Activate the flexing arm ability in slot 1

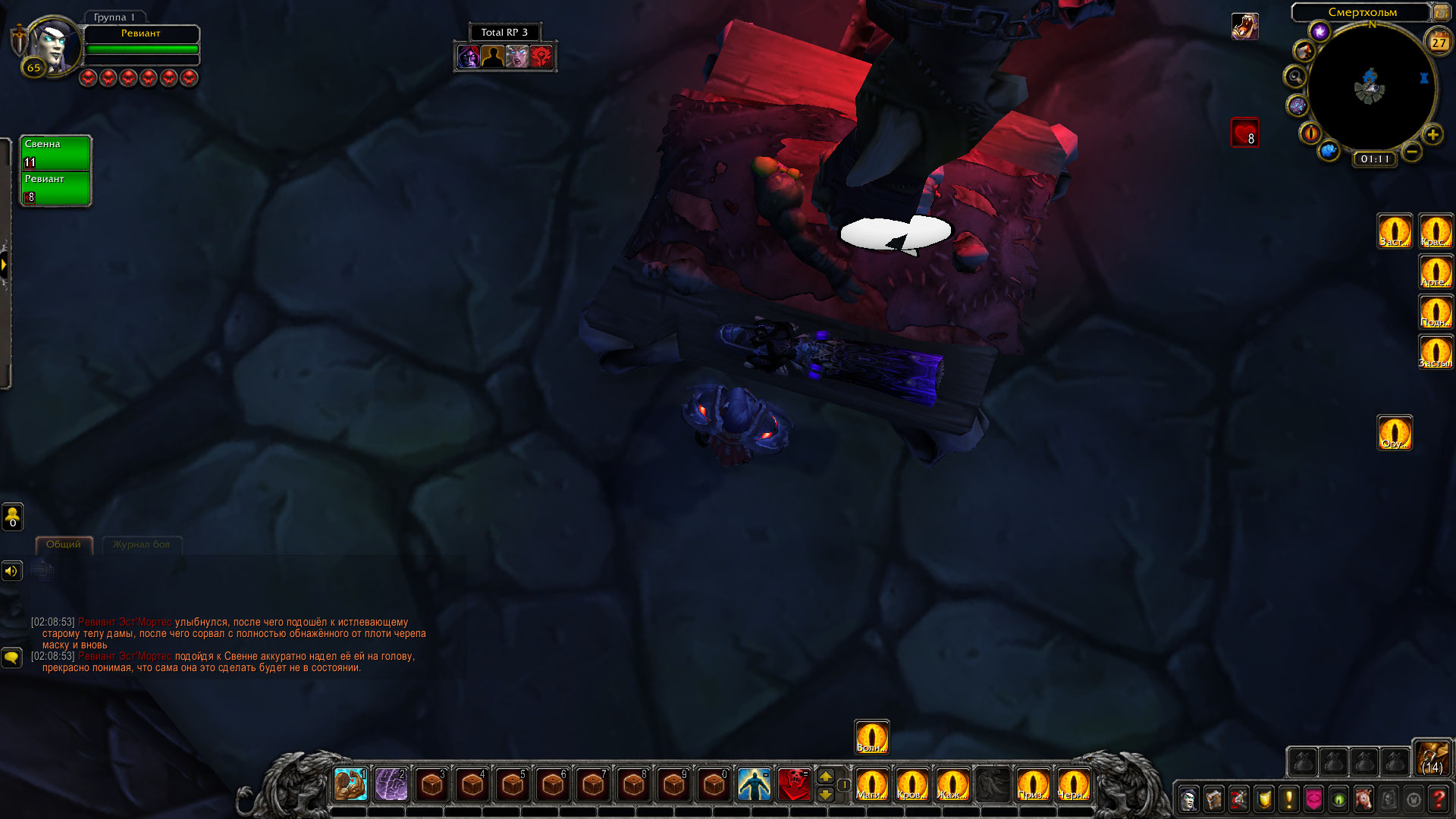350,784
